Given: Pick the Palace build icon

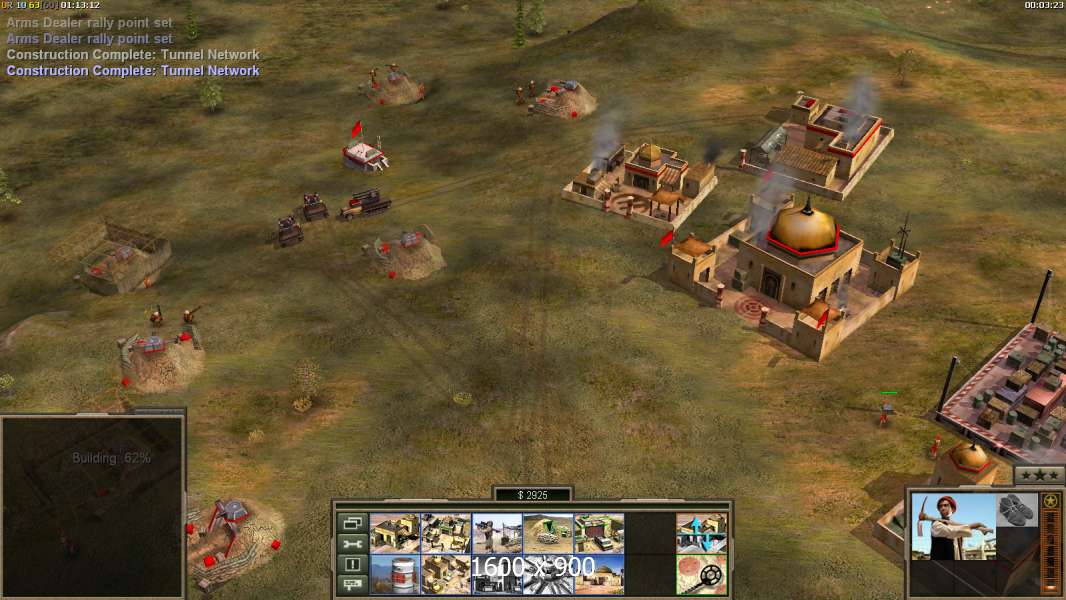Looking at the screenshot, I should pyautogui.click(x=446, y=574).
